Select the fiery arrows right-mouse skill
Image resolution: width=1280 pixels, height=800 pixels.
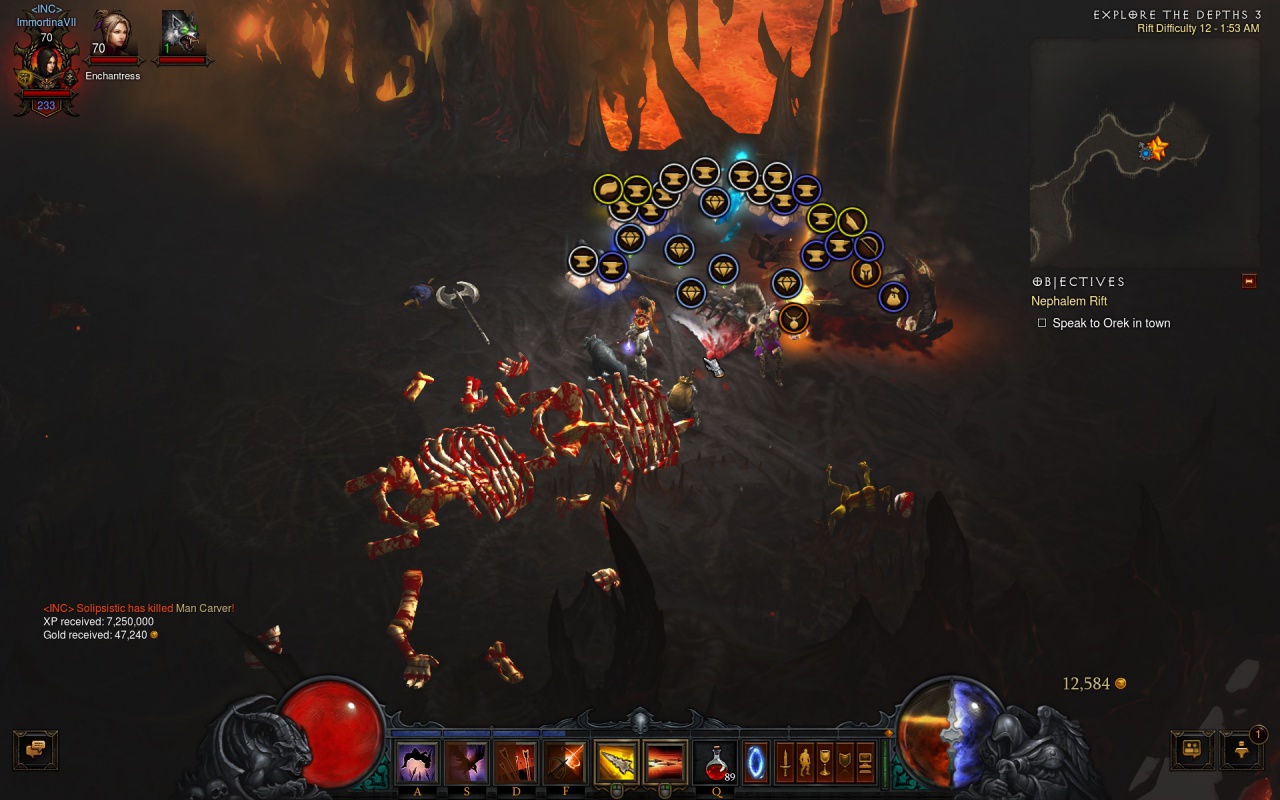(665, 763)
